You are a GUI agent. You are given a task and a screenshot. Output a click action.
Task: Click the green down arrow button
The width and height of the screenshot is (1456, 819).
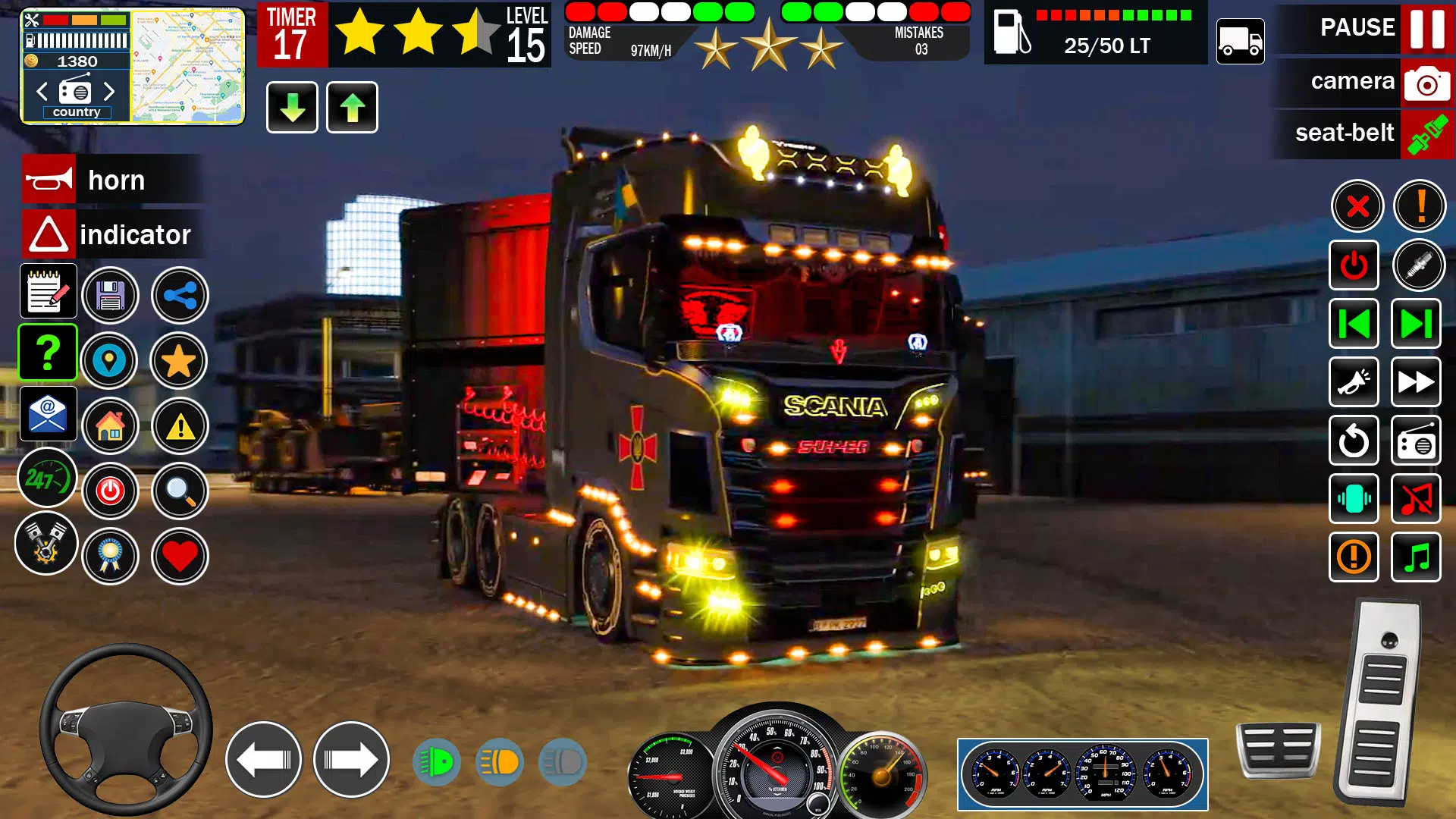292,108
